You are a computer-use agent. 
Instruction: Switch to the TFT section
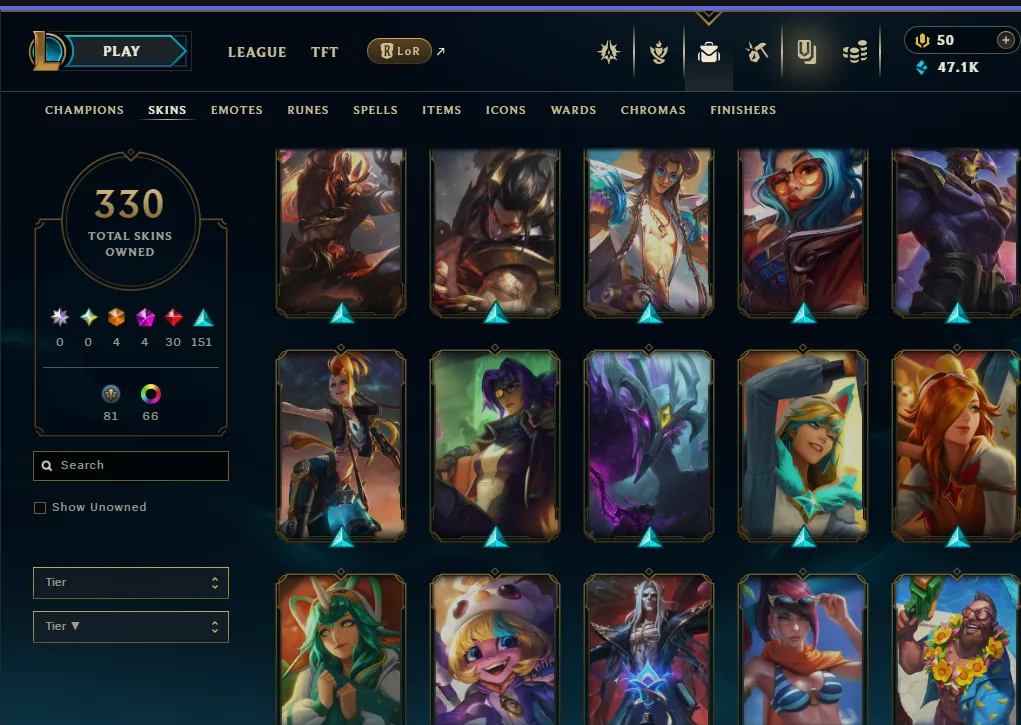click(324, 52)
